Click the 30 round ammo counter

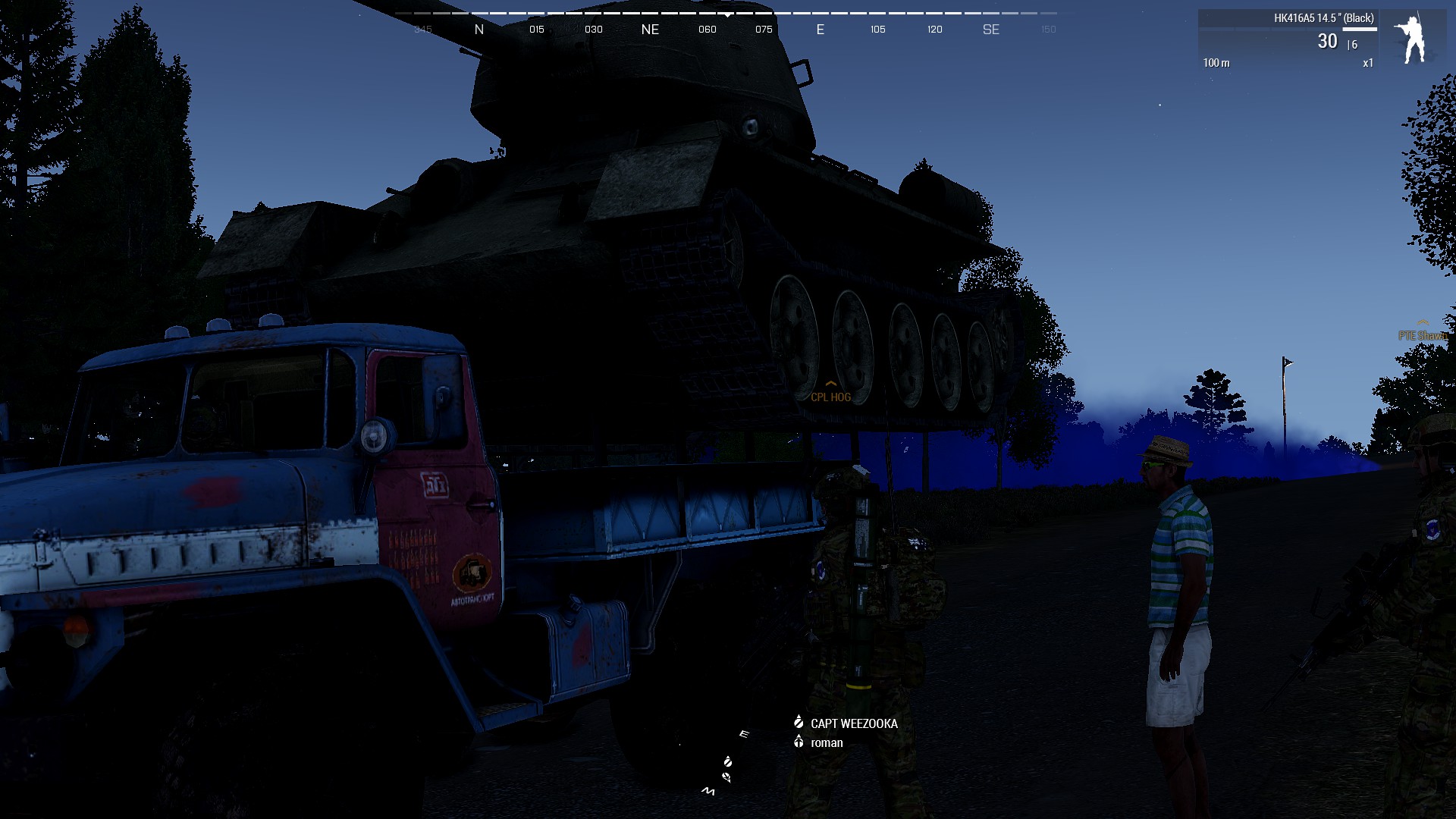pyautogui.click(x=1328, y=42)
